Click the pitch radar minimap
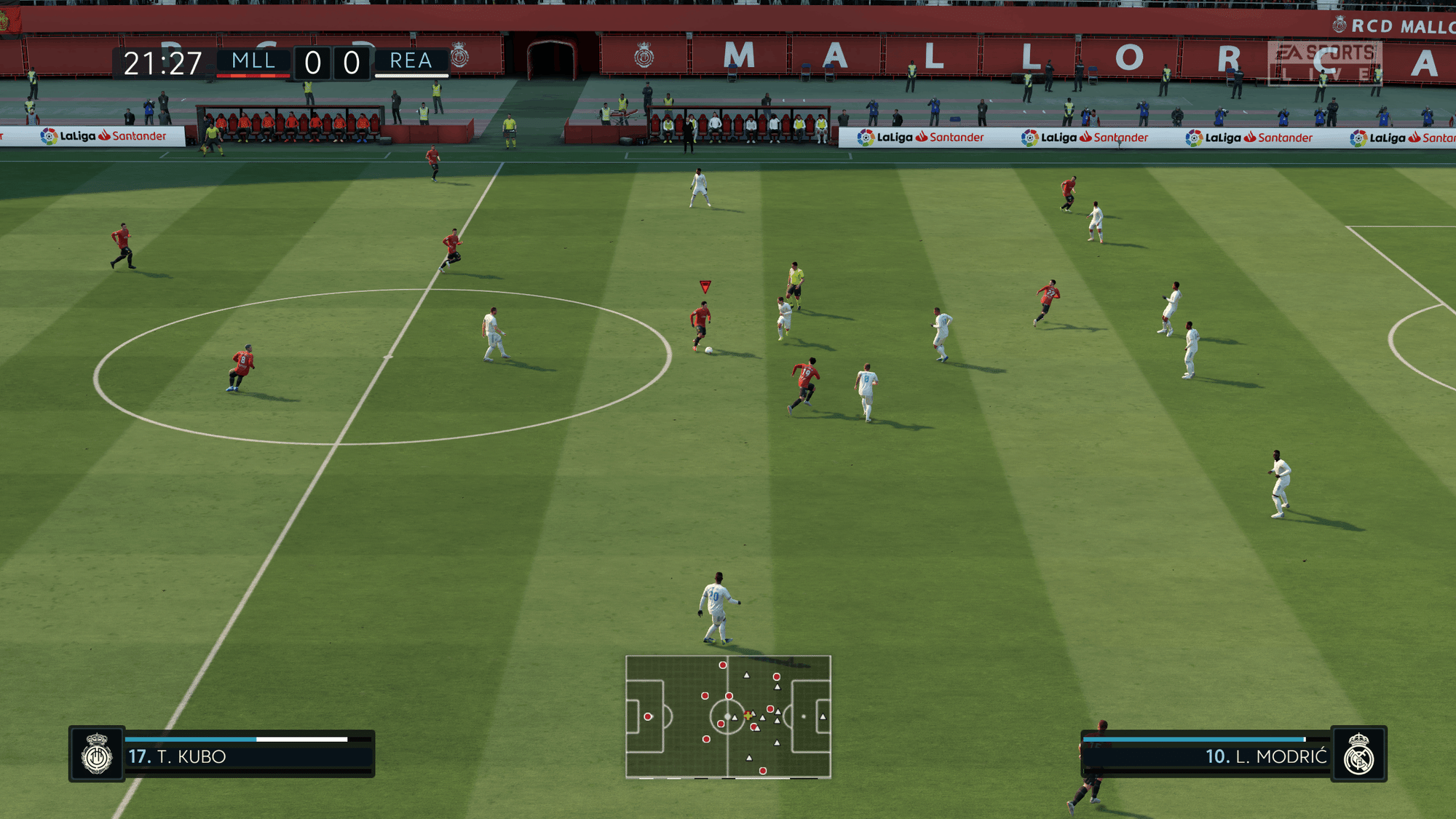This screenshot has height=819, width=1456. 728,717
